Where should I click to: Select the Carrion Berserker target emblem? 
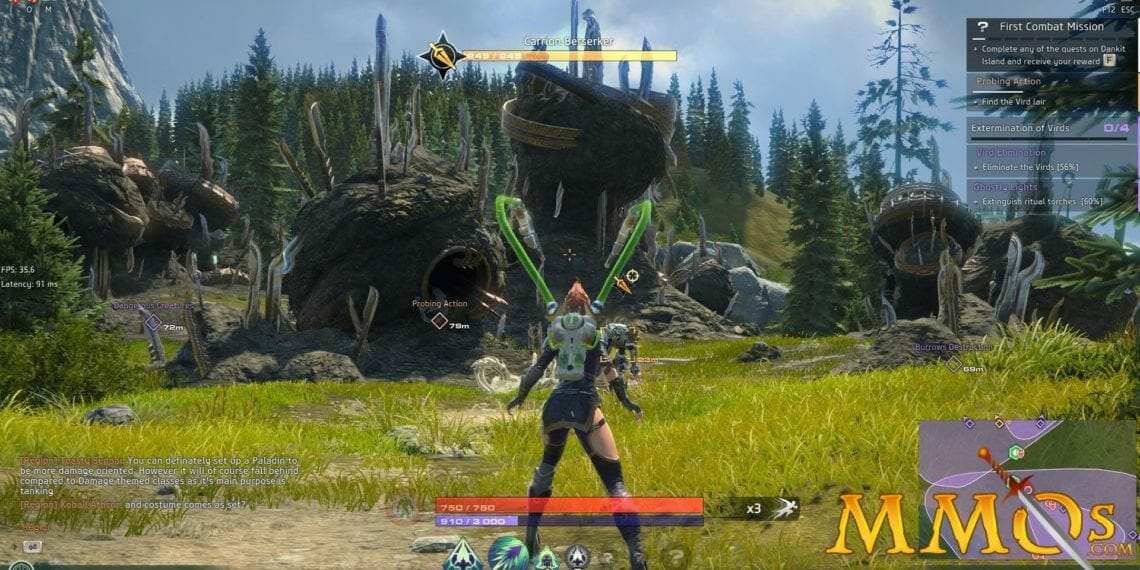(442, 55)
